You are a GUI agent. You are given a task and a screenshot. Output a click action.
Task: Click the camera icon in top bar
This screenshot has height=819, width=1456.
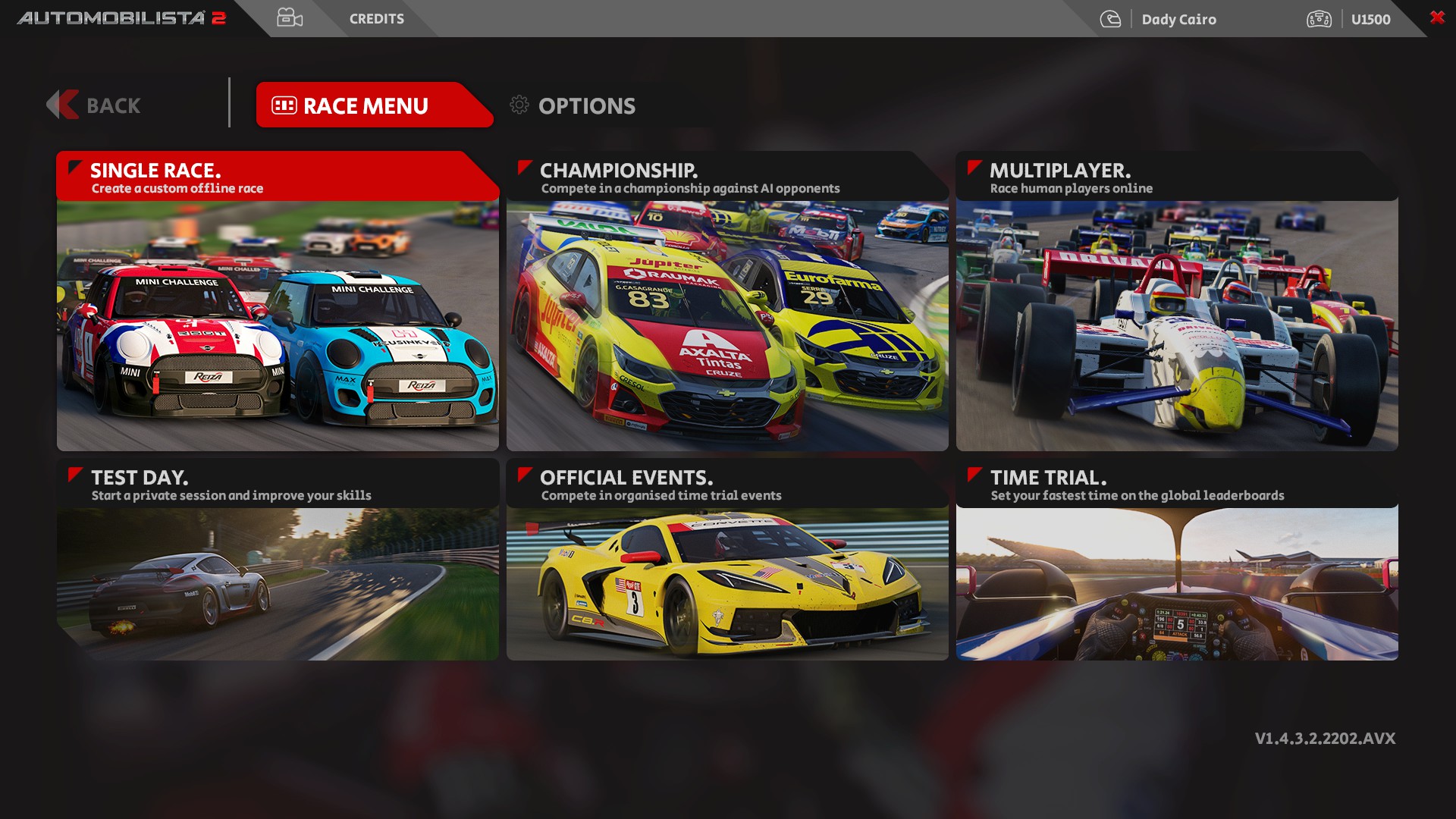point(290,18)
